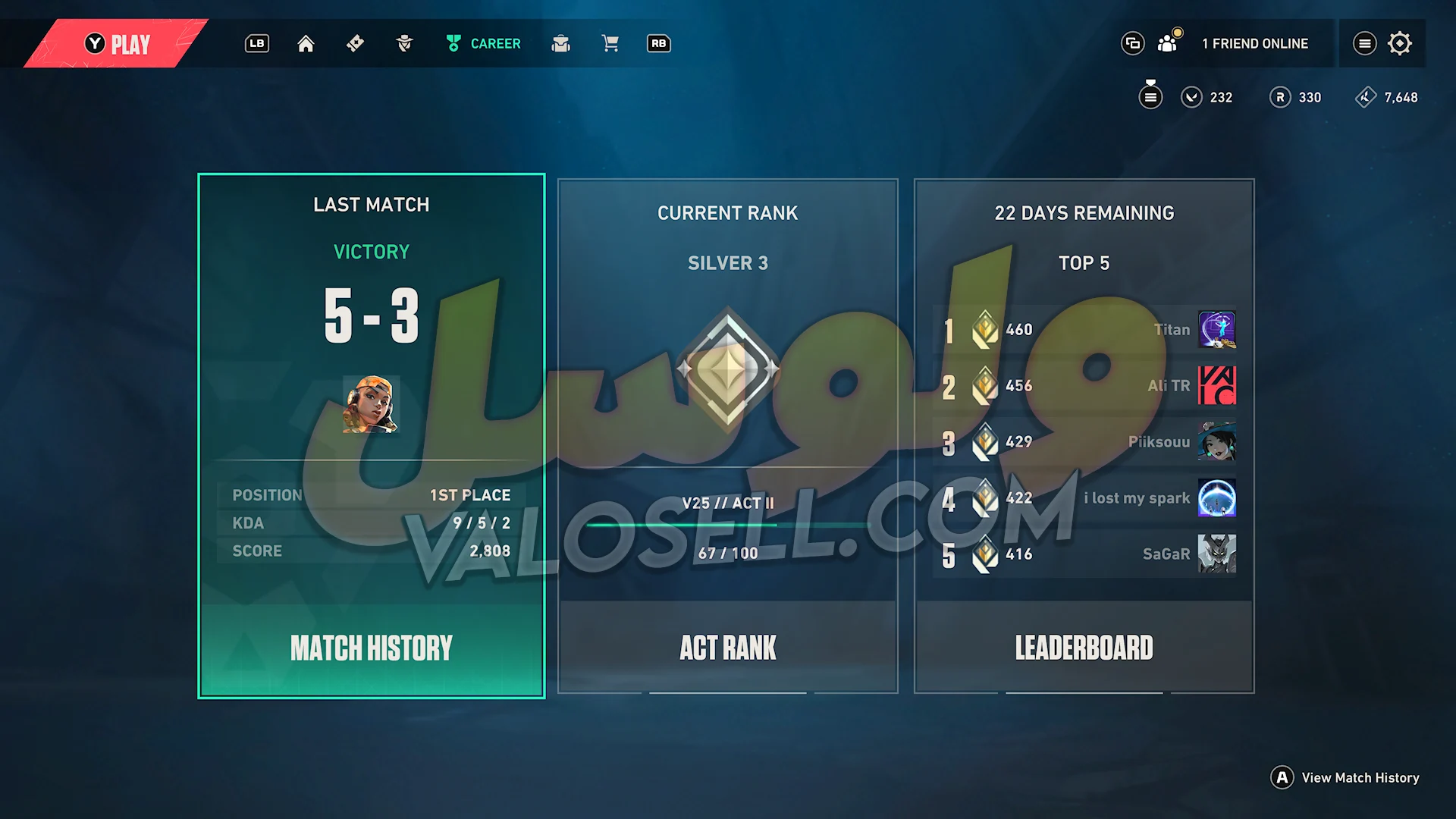Screen dimensions: 1456x819
Task: Open the Play menu
Action: pyautogui.click(x=118, y=44)
